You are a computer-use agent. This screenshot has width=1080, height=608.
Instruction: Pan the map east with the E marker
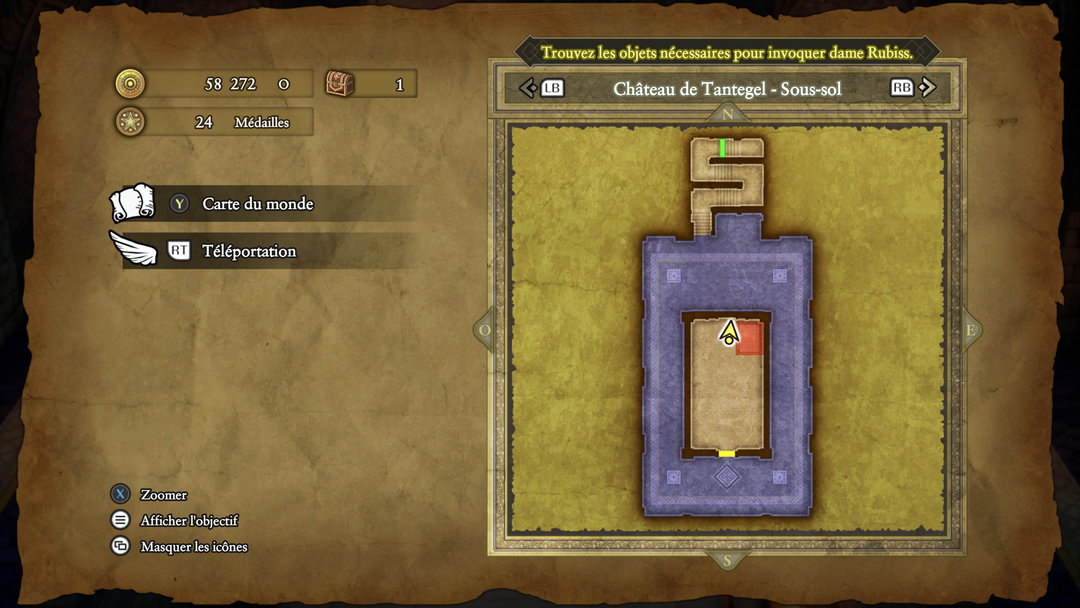pyautogui.click(x=969, y=330)
